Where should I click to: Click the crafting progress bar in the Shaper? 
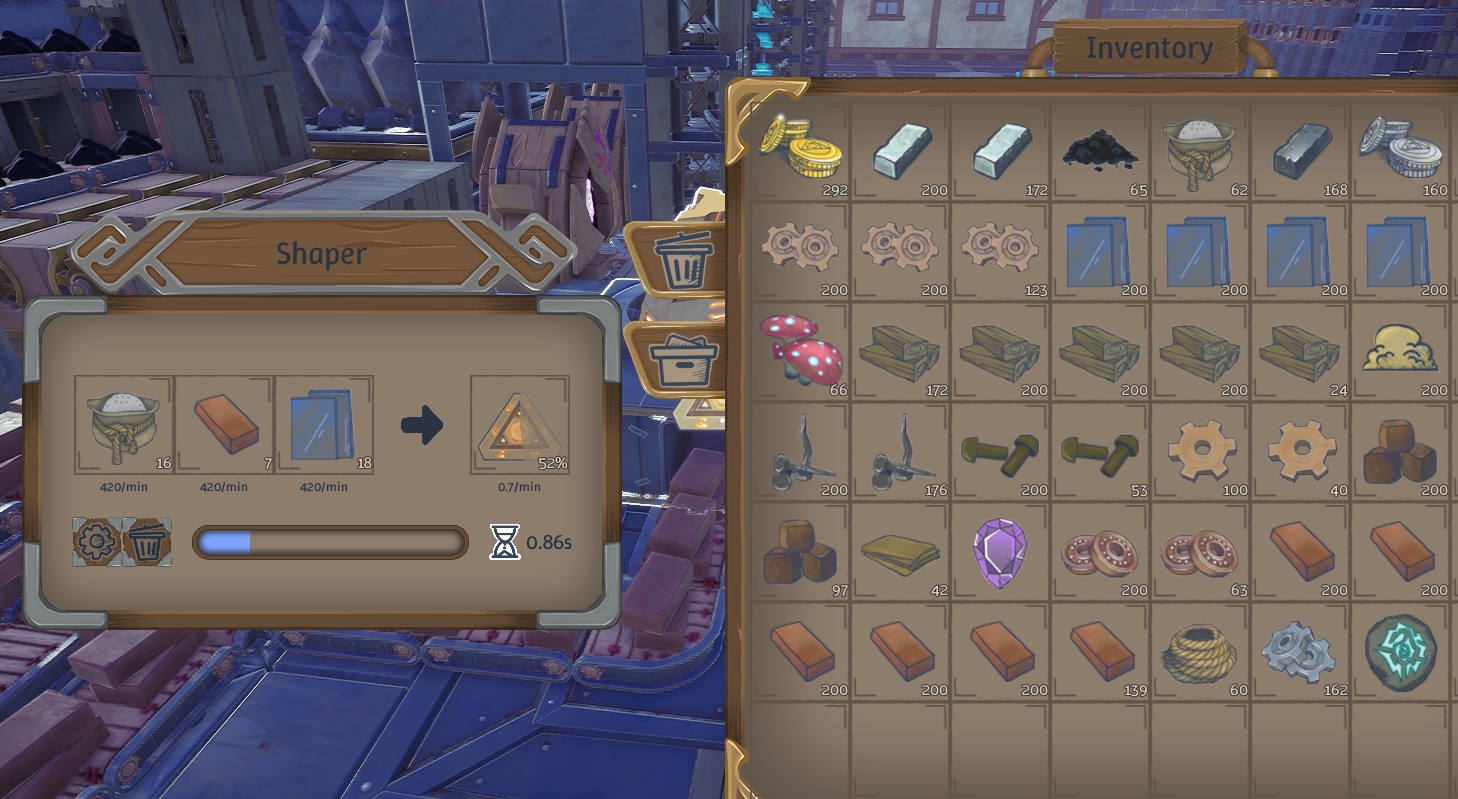[x=330, y=541]
